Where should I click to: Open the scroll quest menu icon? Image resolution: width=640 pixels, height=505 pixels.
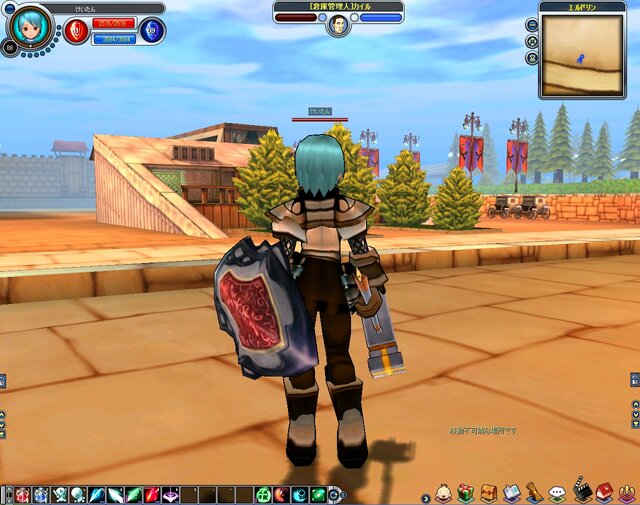535,492
